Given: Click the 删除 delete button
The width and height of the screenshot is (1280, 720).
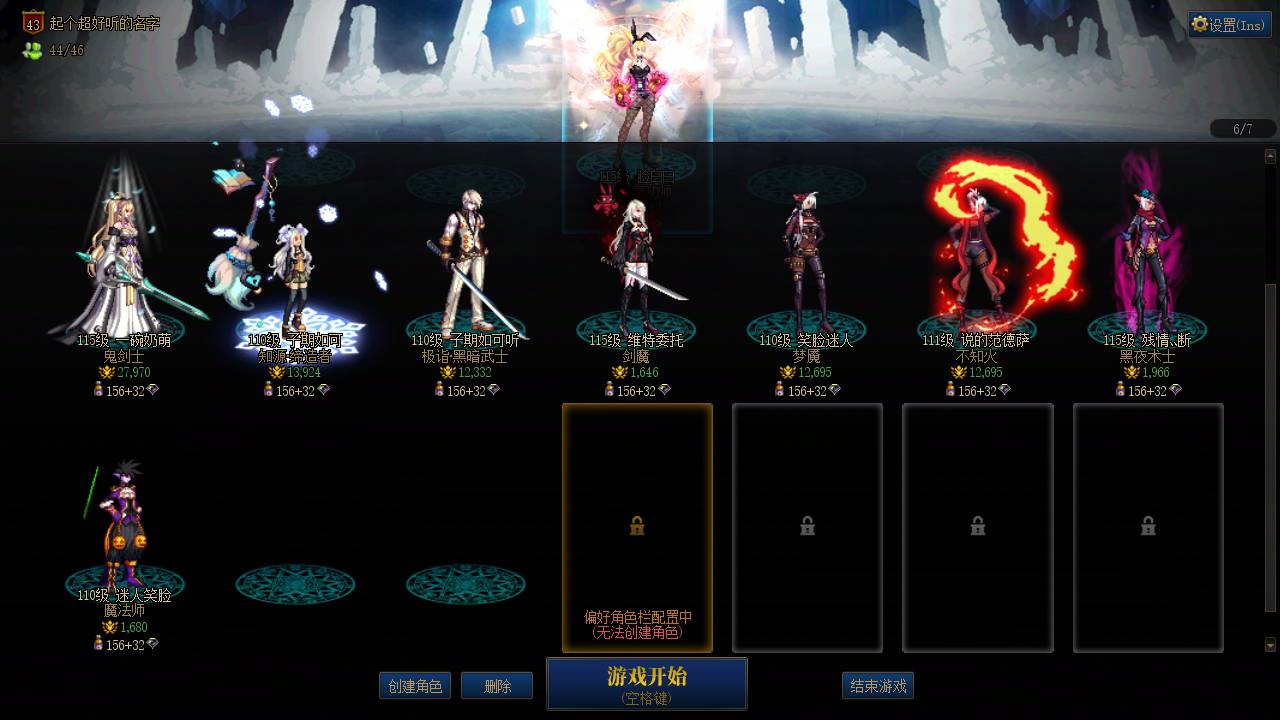Looking at the screenshot, I should (497, 686).
